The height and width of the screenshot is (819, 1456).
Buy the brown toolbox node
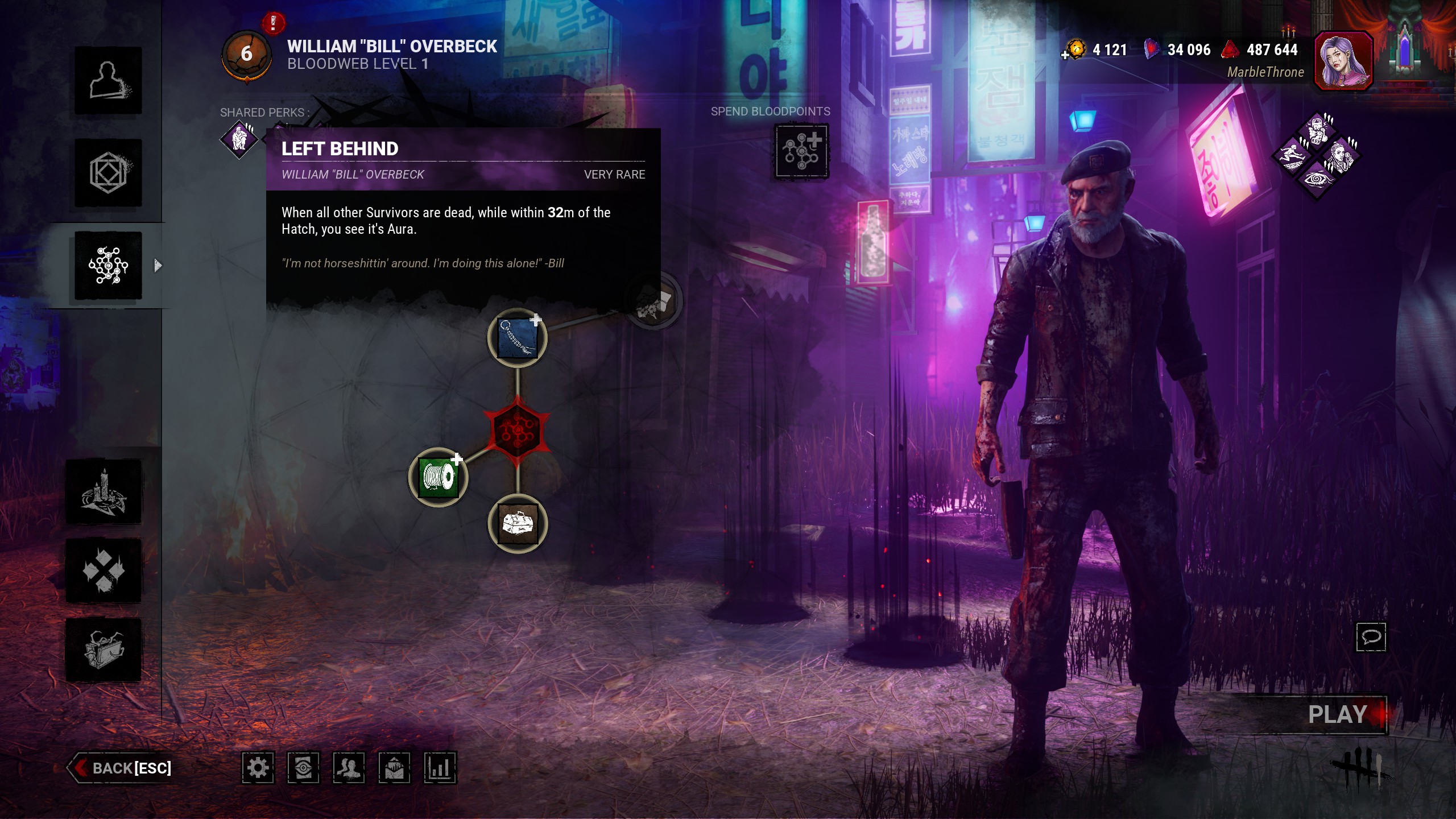point(518,524)
